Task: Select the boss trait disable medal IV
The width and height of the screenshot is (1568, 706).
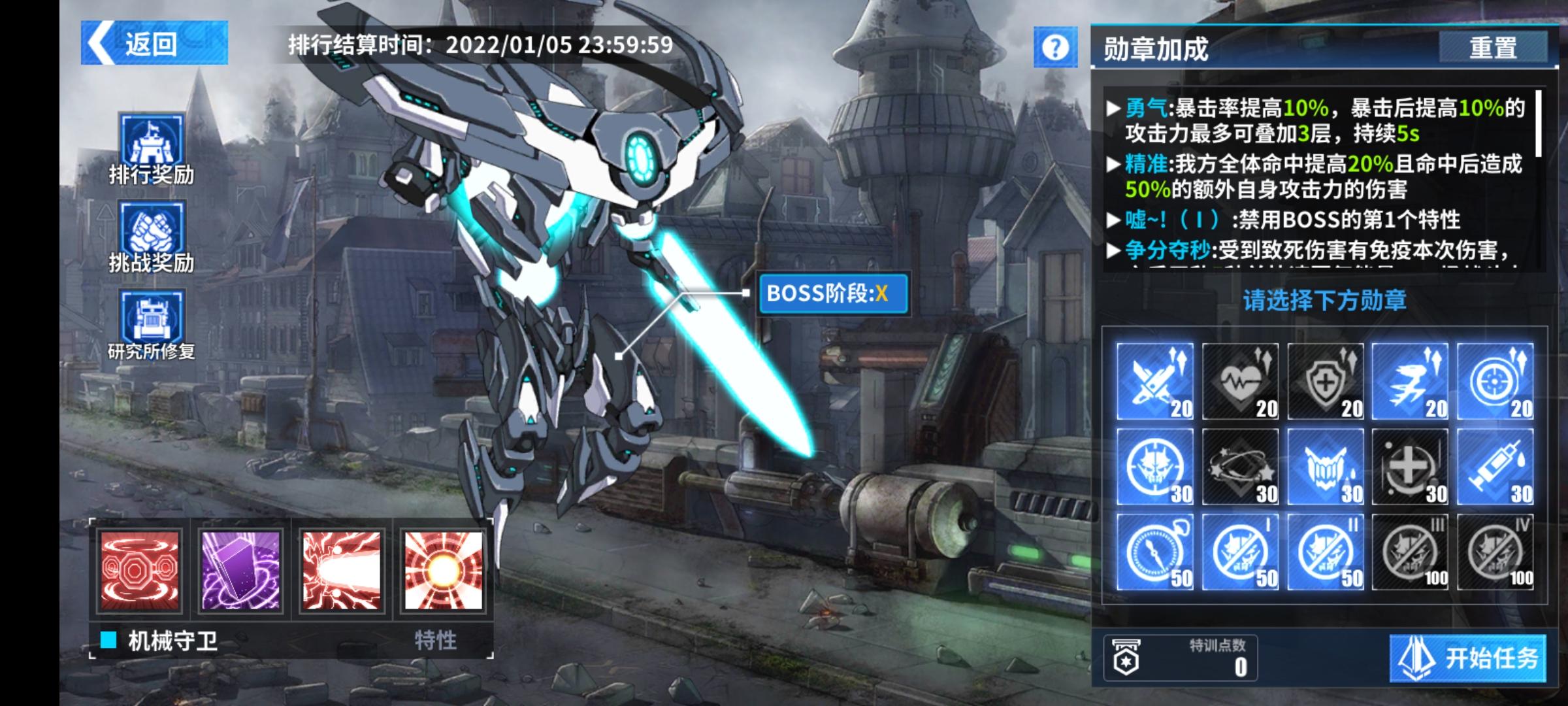Action: point(1495,552)
